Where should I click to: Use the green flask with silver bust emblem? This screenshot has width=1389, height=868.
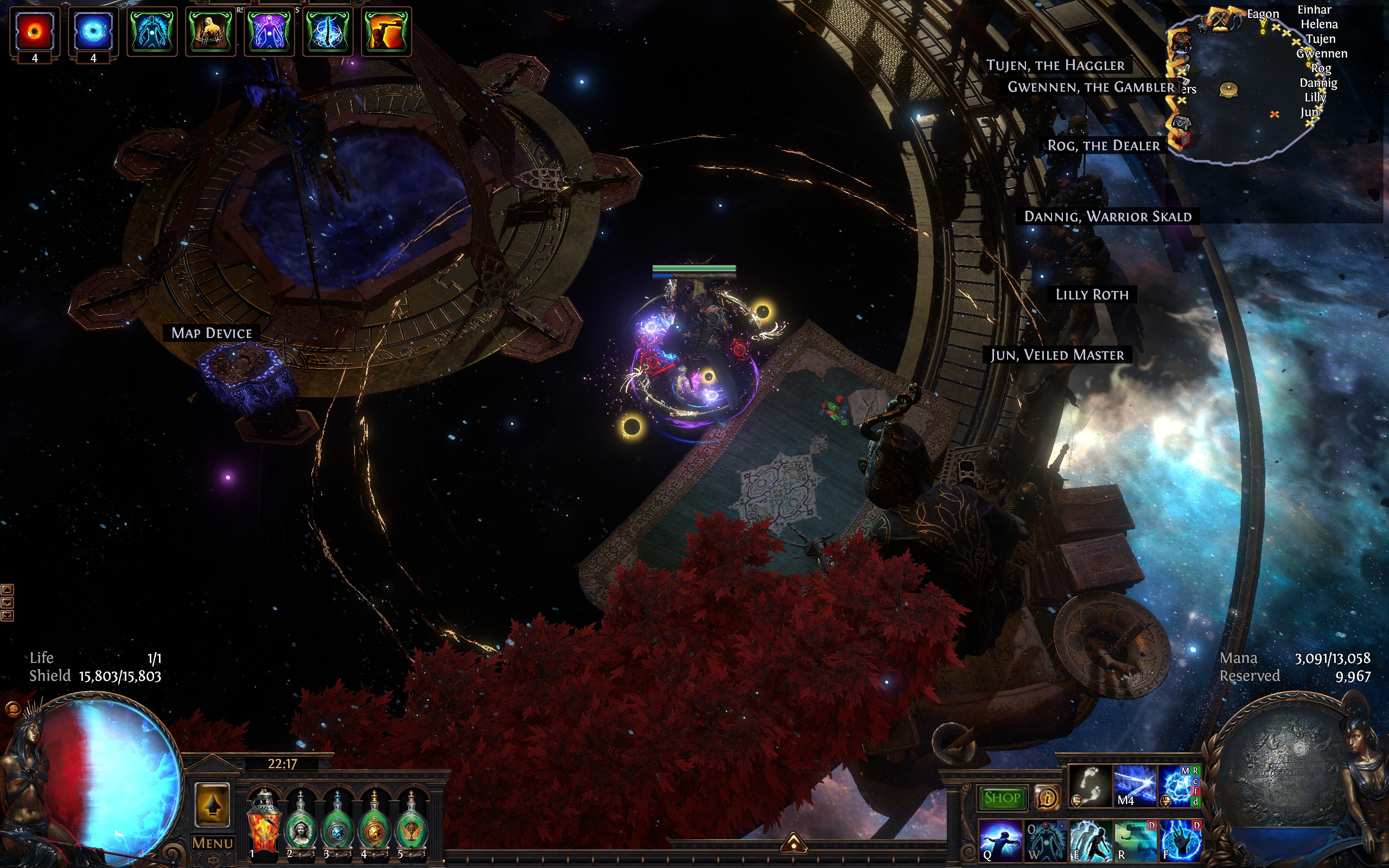click(300, 825)
